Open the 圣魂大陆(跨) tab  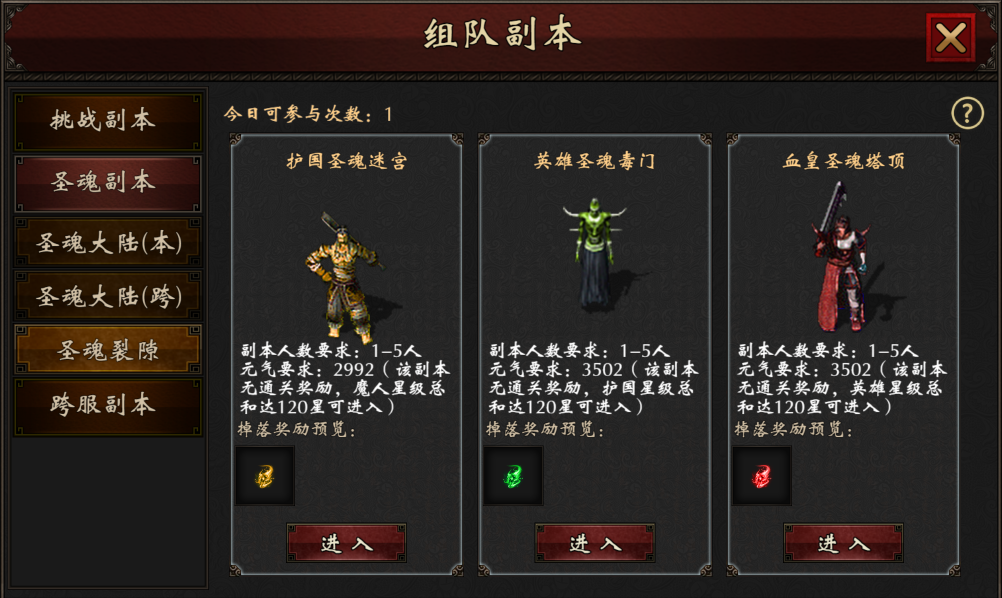[x=106, y=297]
